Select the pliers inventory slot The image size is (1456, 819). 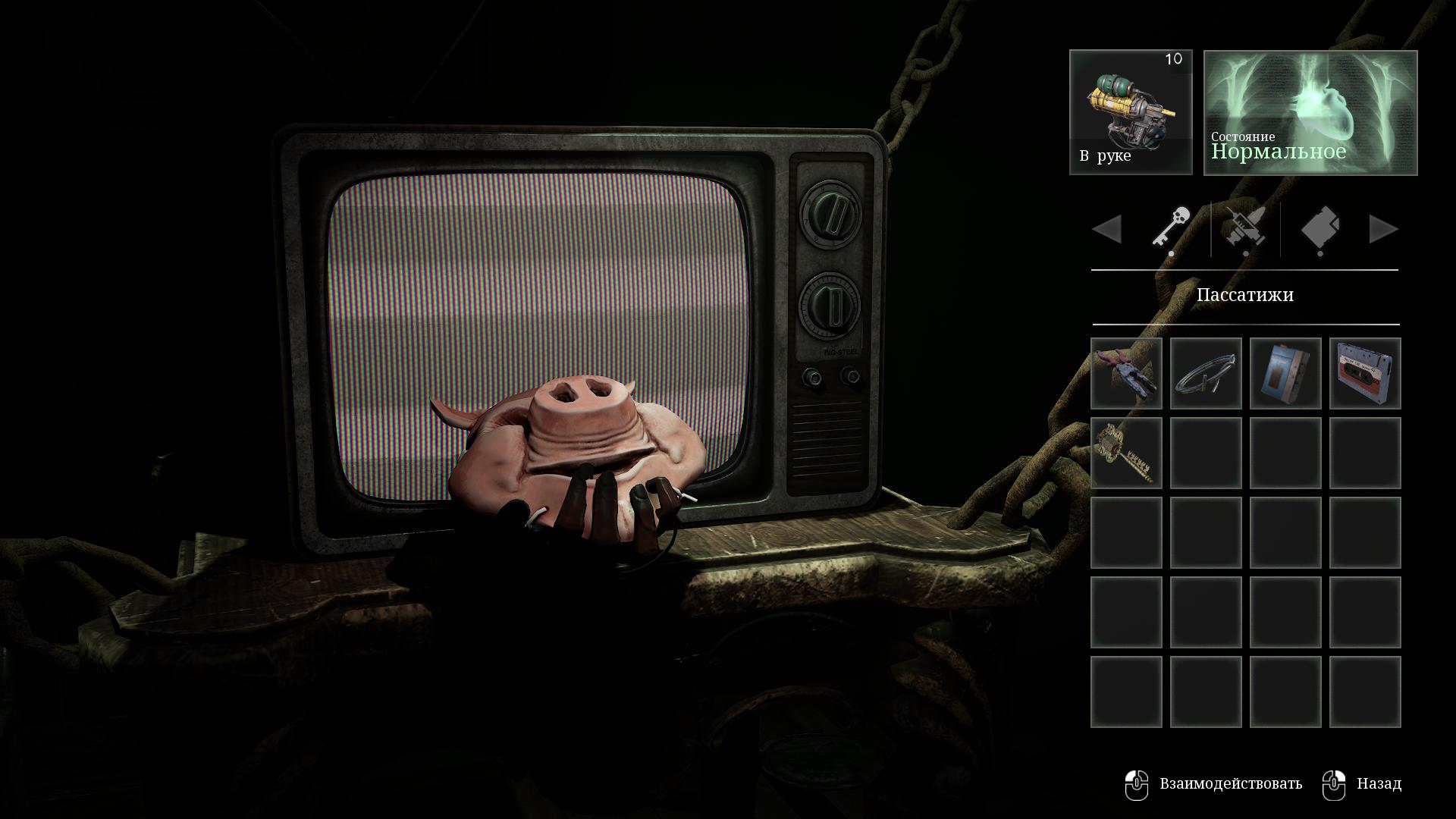(1126, 374)
